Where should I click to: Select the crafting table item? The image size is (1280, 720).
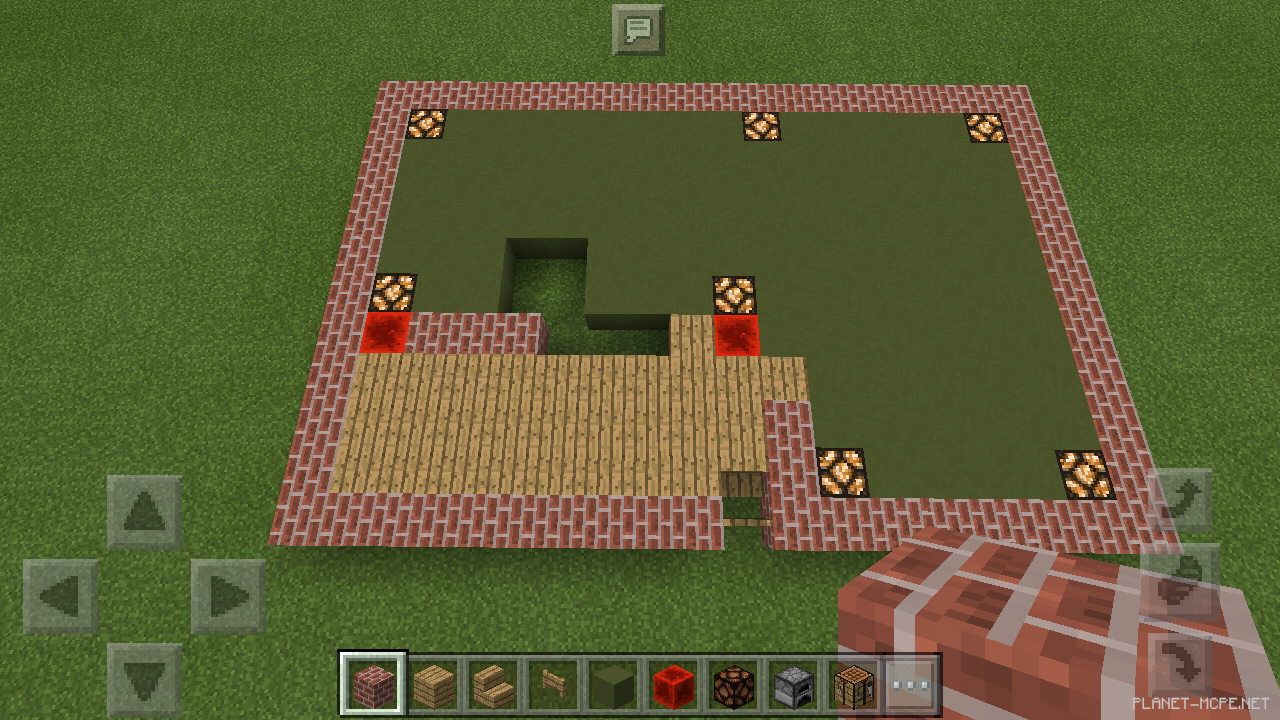click(x=853, y=684)
